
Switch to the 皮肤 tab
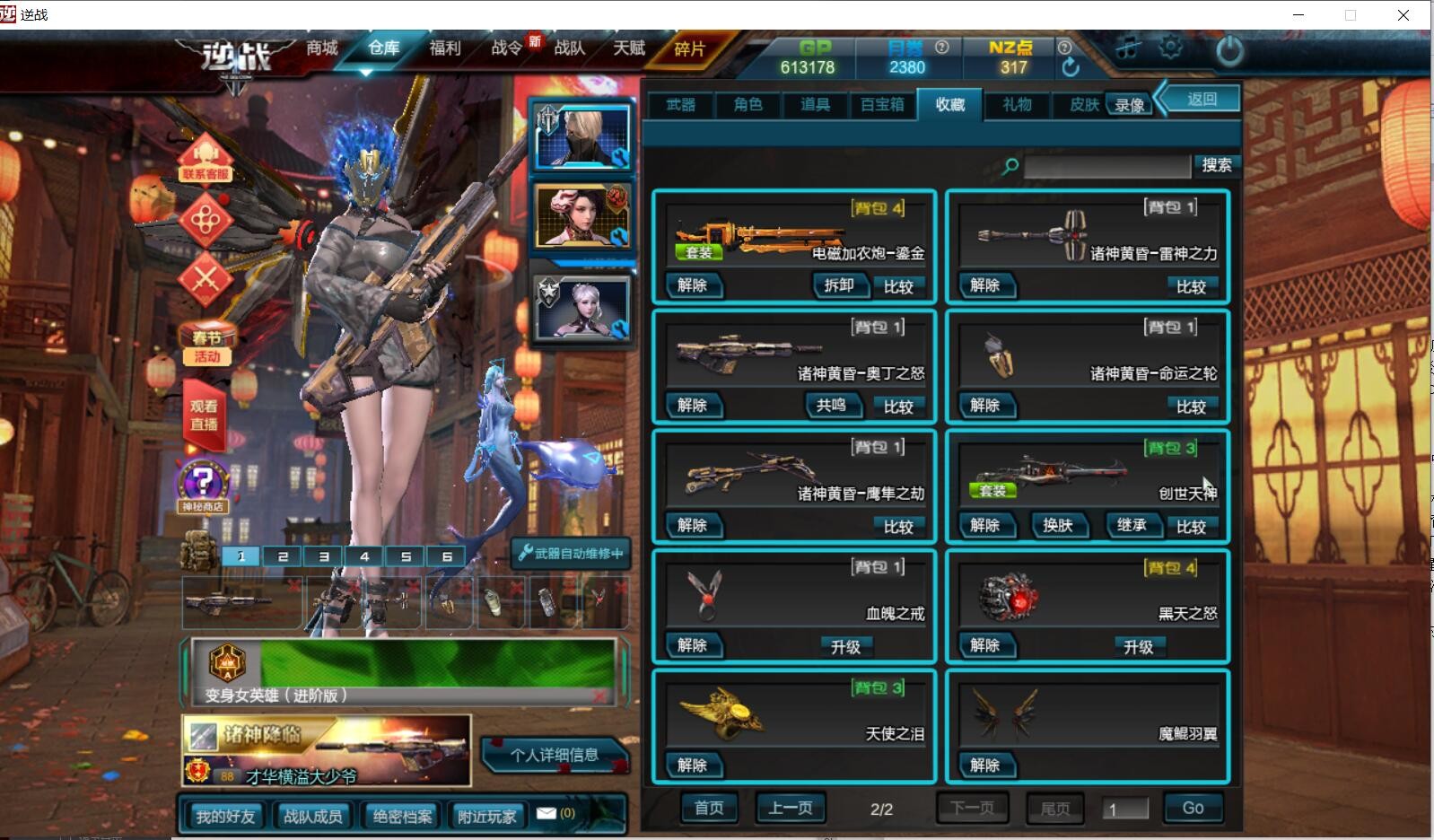(1085, 104)
